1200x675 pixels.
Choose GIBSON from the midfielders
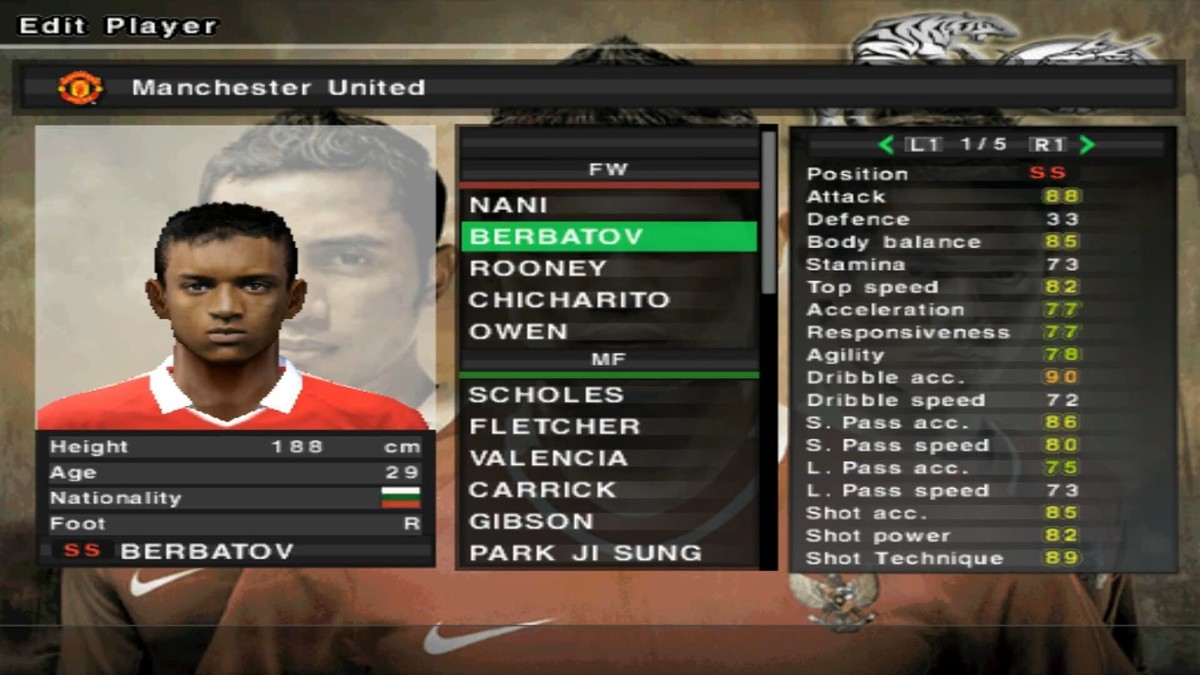(x=531, y=521)
